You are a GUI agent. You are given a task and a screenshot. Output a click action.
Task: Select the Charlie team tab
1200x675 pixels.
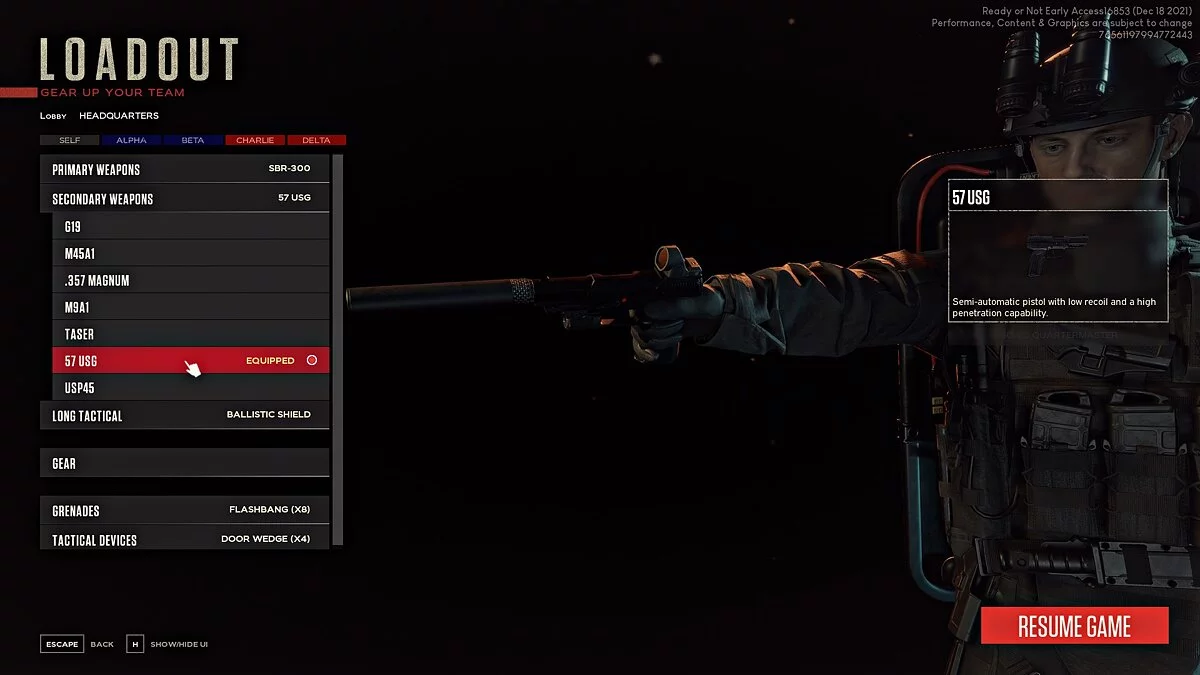tap(255, 140)
